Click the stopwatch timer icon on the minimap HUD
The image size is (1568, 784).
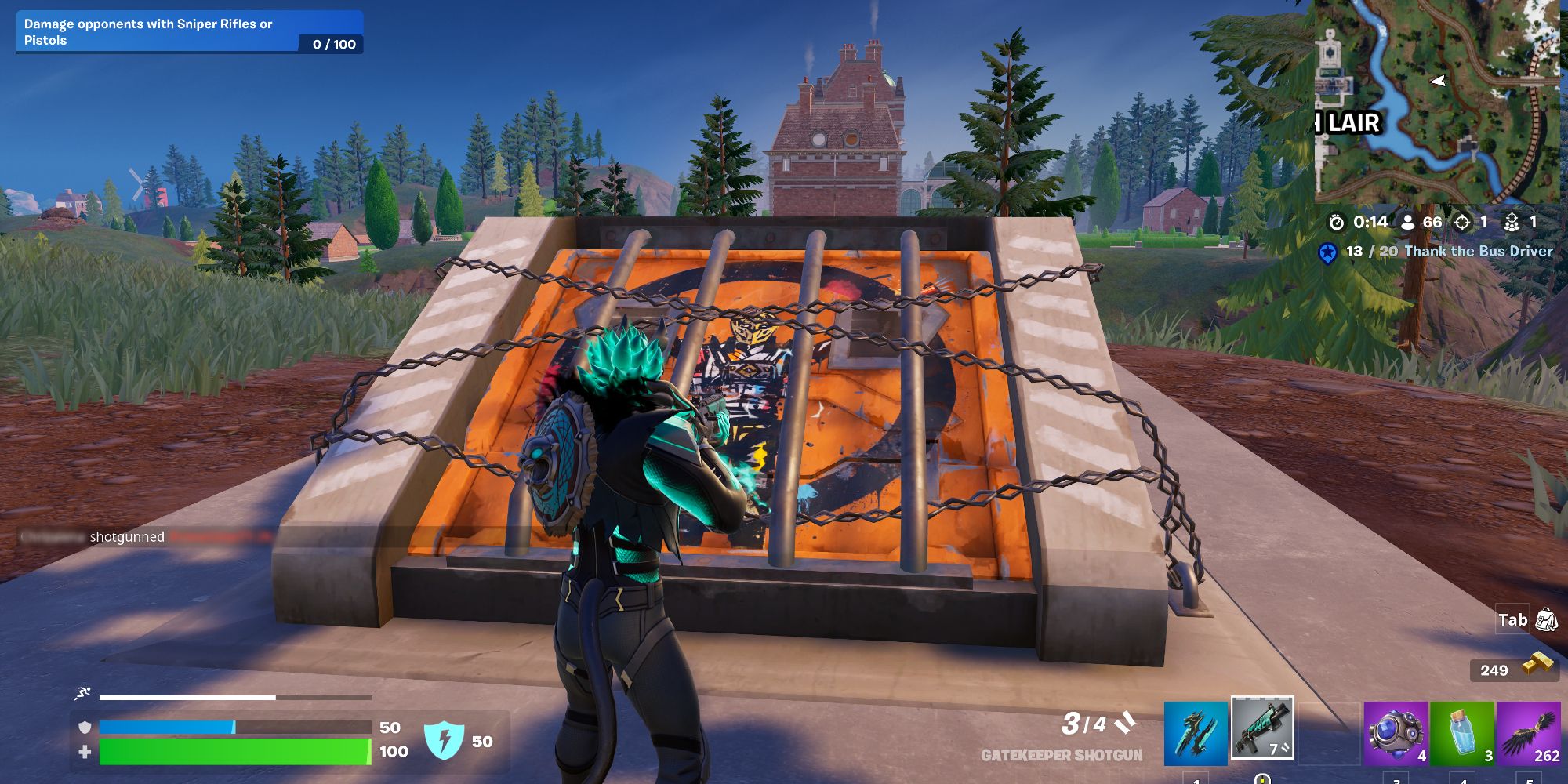click(1335, 223)
